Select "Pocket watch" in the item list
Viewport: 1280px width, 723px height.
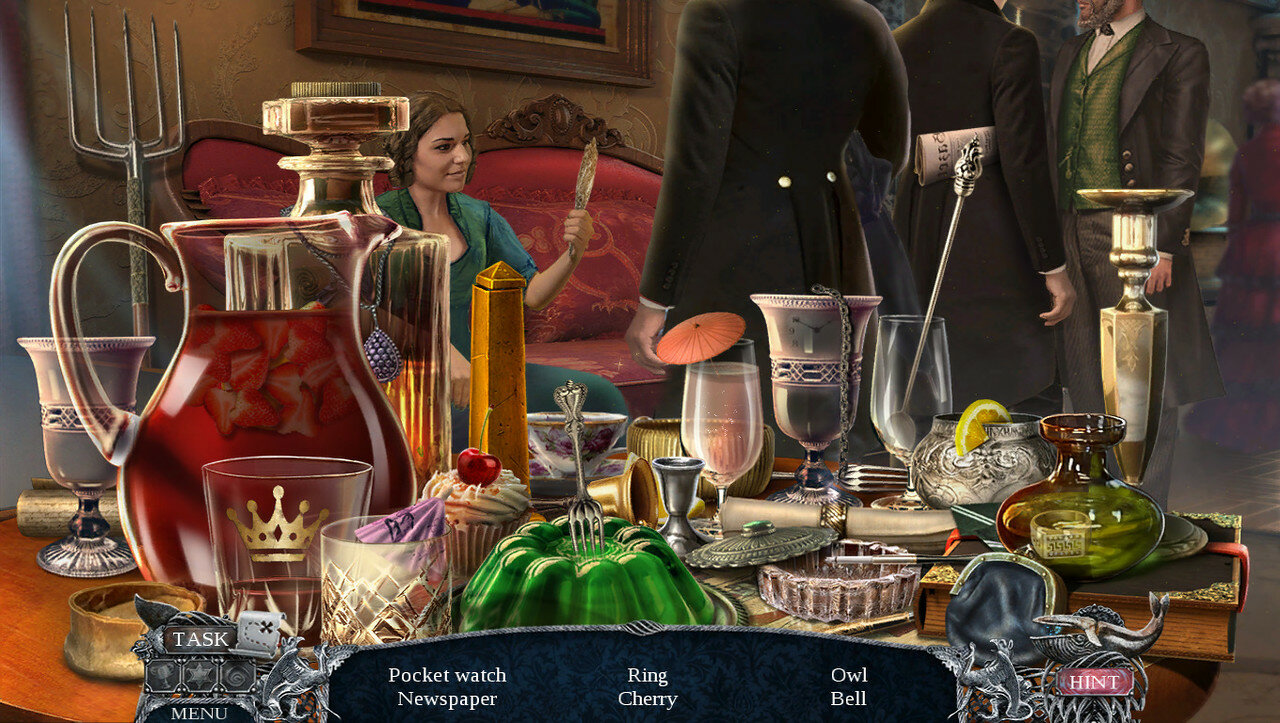(x=447, y=675)
